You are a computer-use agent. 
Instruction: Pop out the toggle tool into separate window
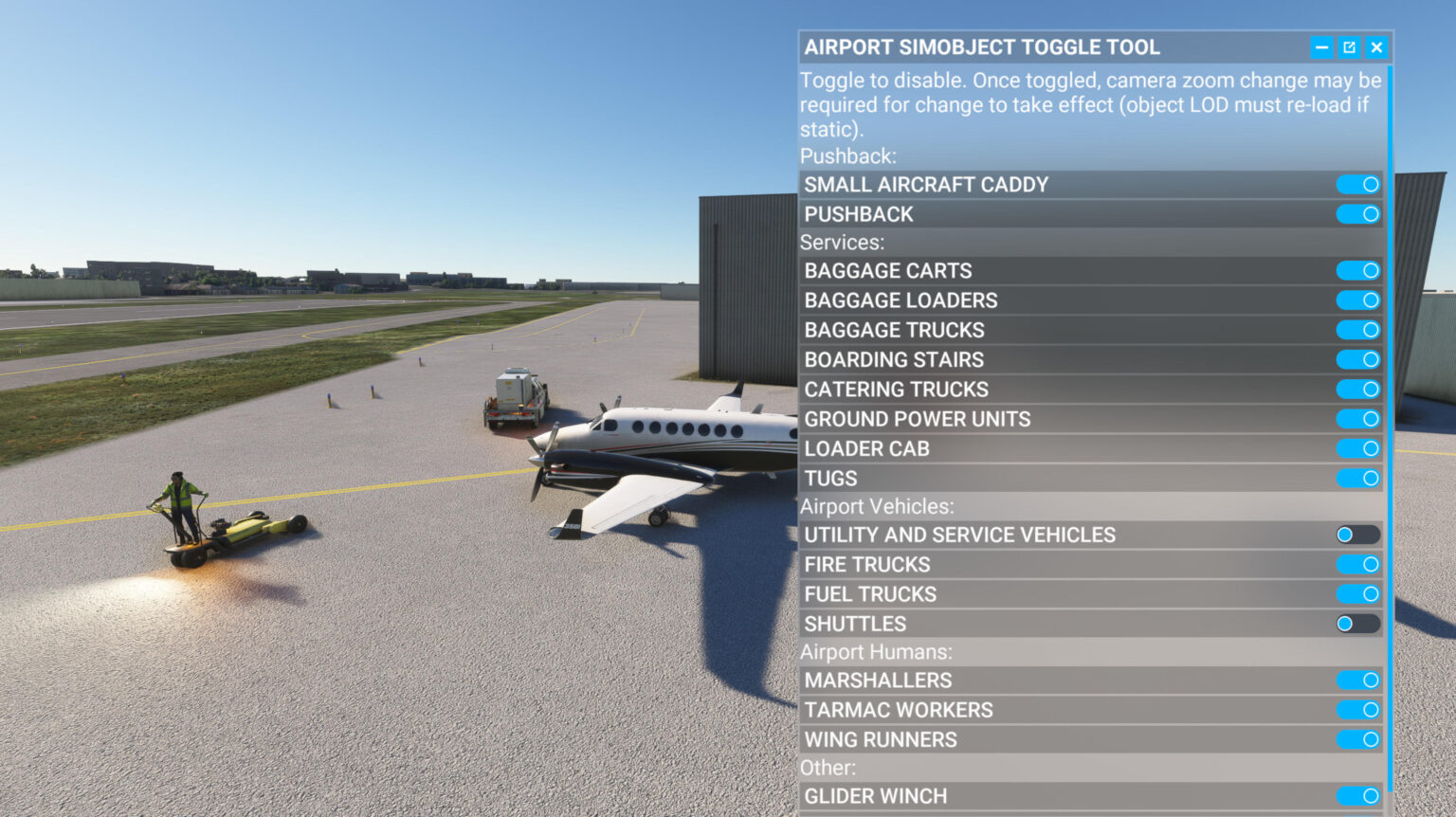[1348, 46]
